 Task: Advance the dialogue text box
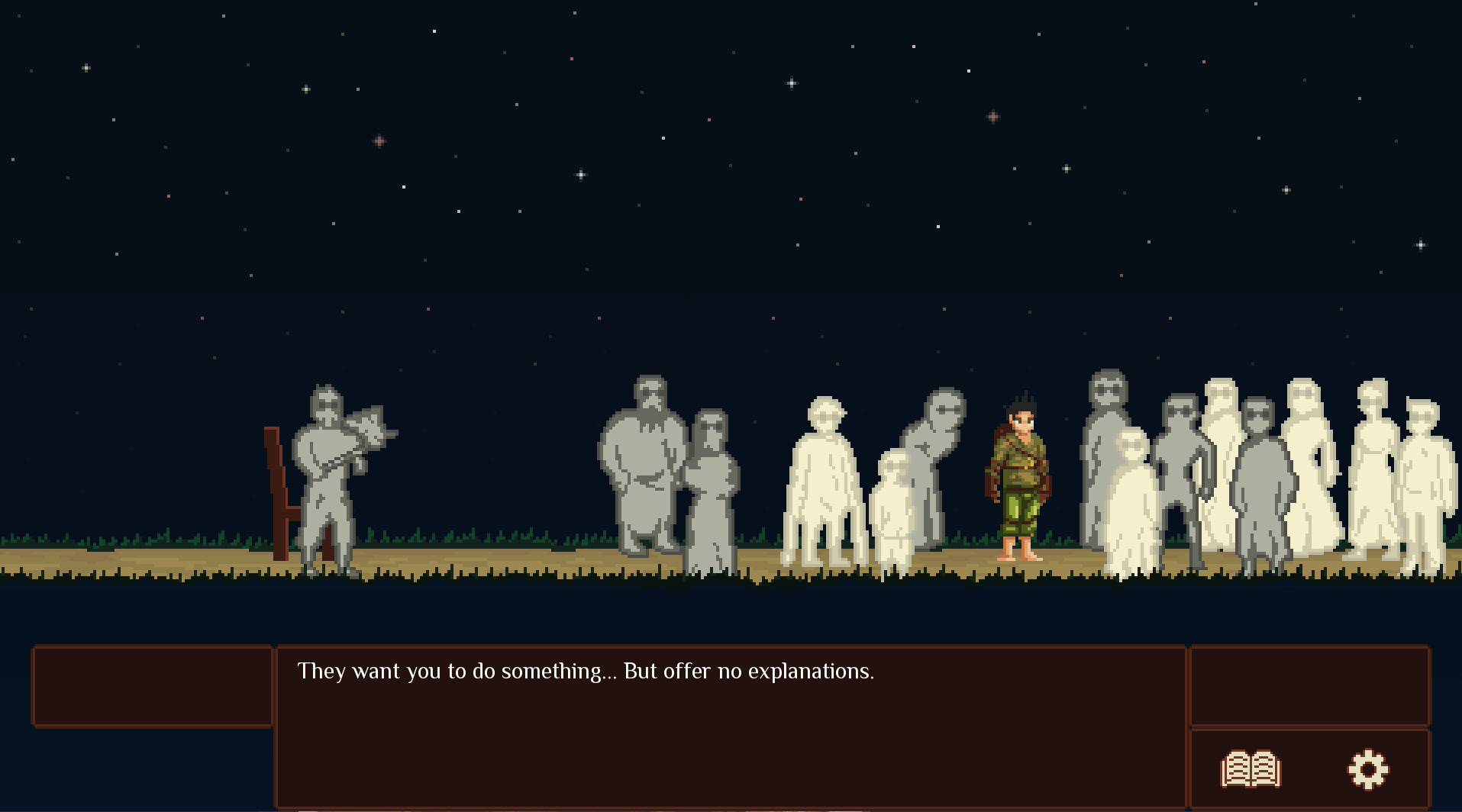click(730, 725)
